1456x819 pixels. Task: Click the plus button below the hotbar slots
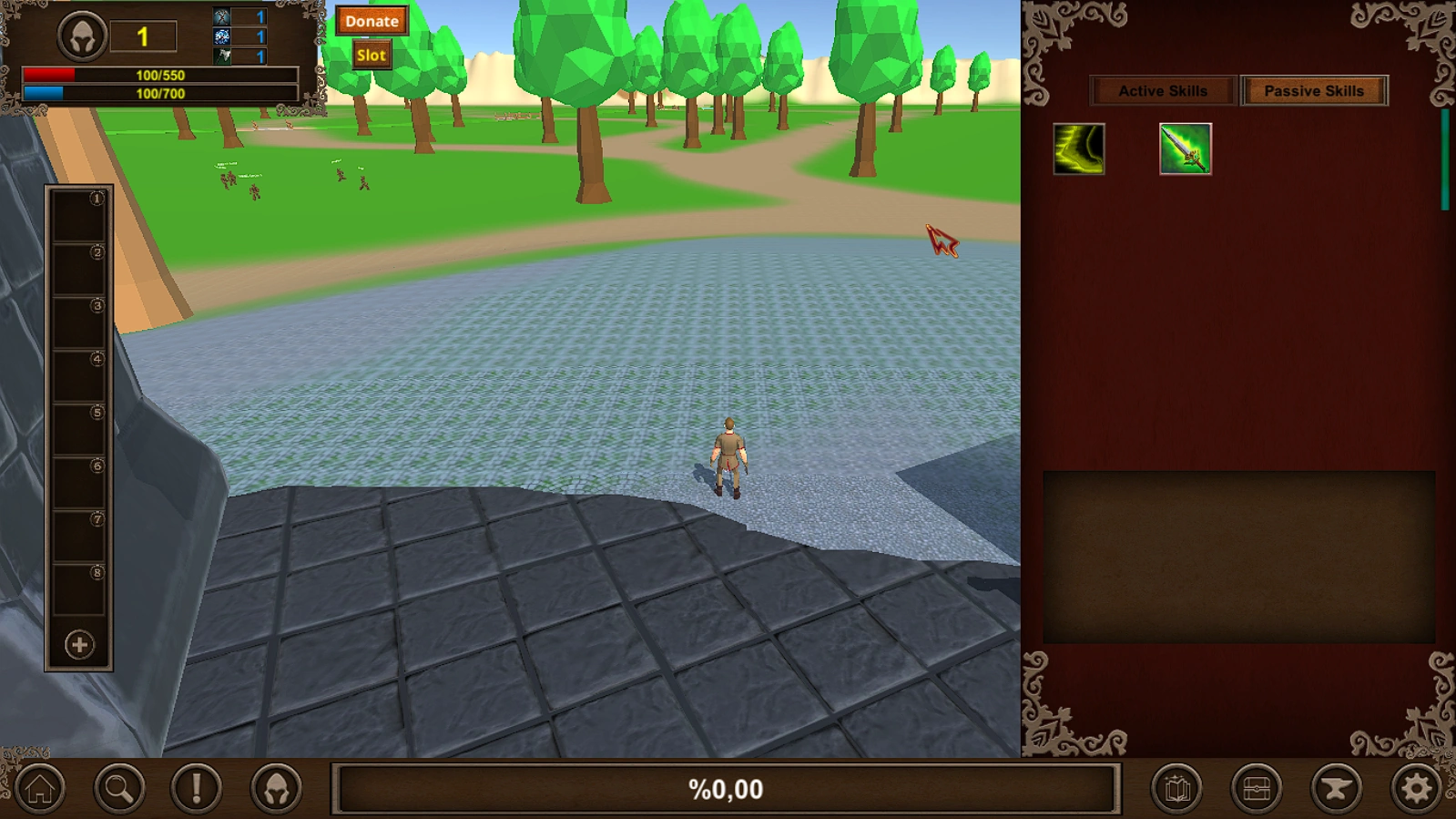tap(78, 646)
